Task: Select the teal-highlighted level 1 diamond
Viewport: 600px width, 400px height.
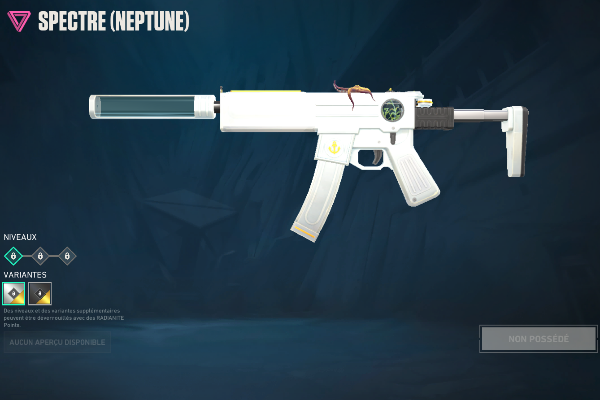Action: pos(13,256)
